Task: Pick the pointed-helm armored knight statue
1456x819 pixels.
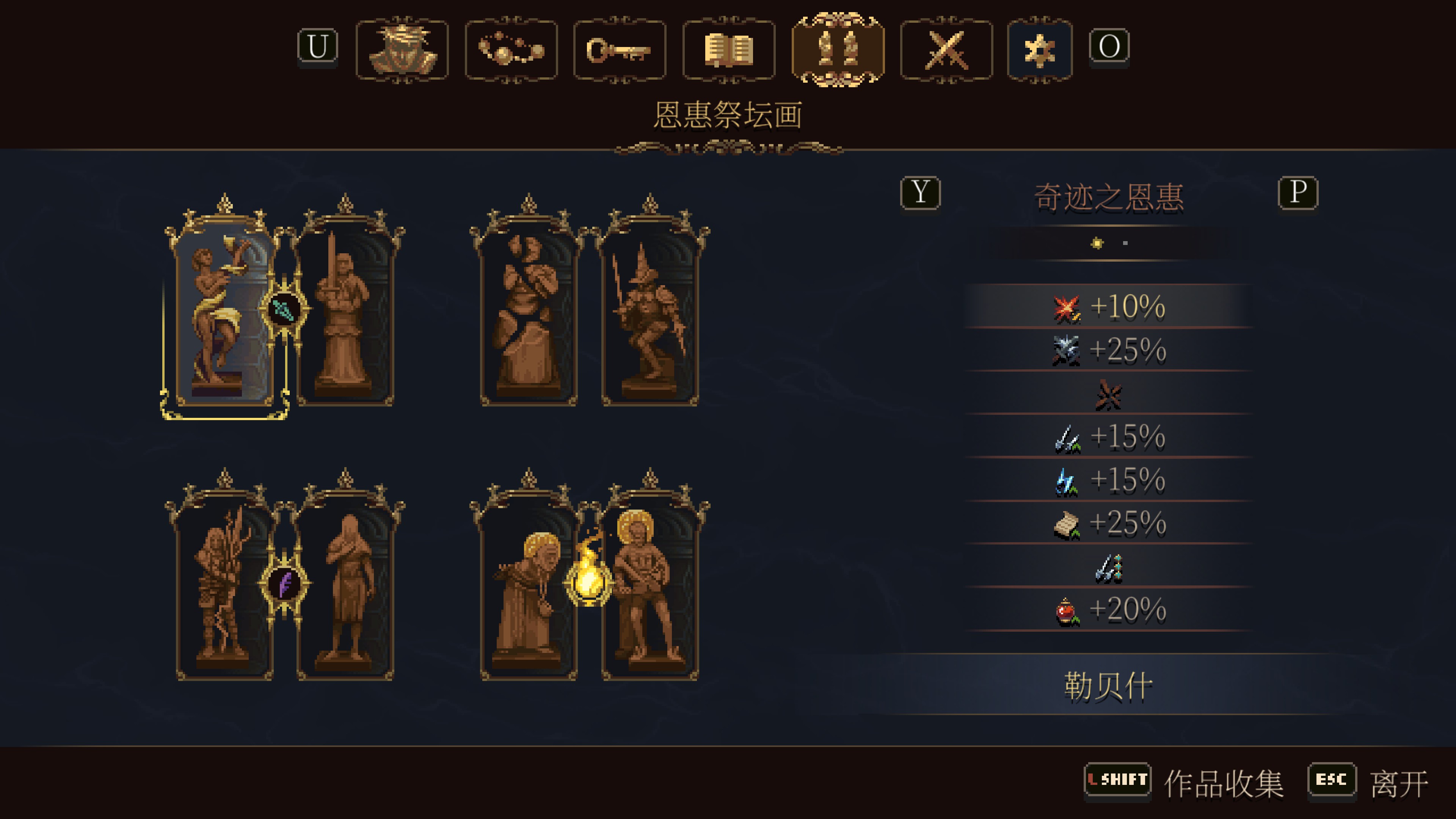Action: click(x=650, y=317)
